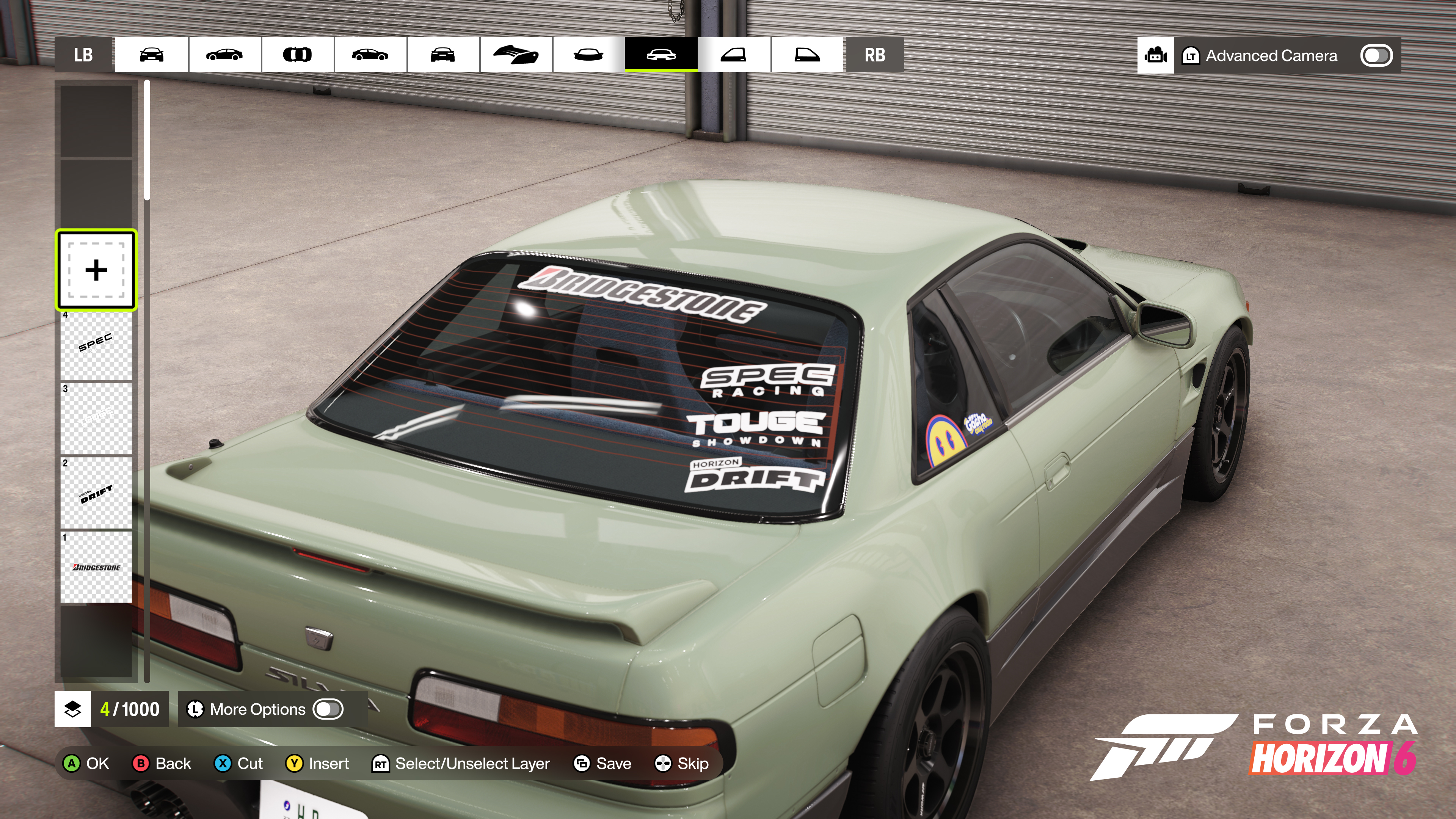Toggle the Advanced Camera switch

[1377, 55]
